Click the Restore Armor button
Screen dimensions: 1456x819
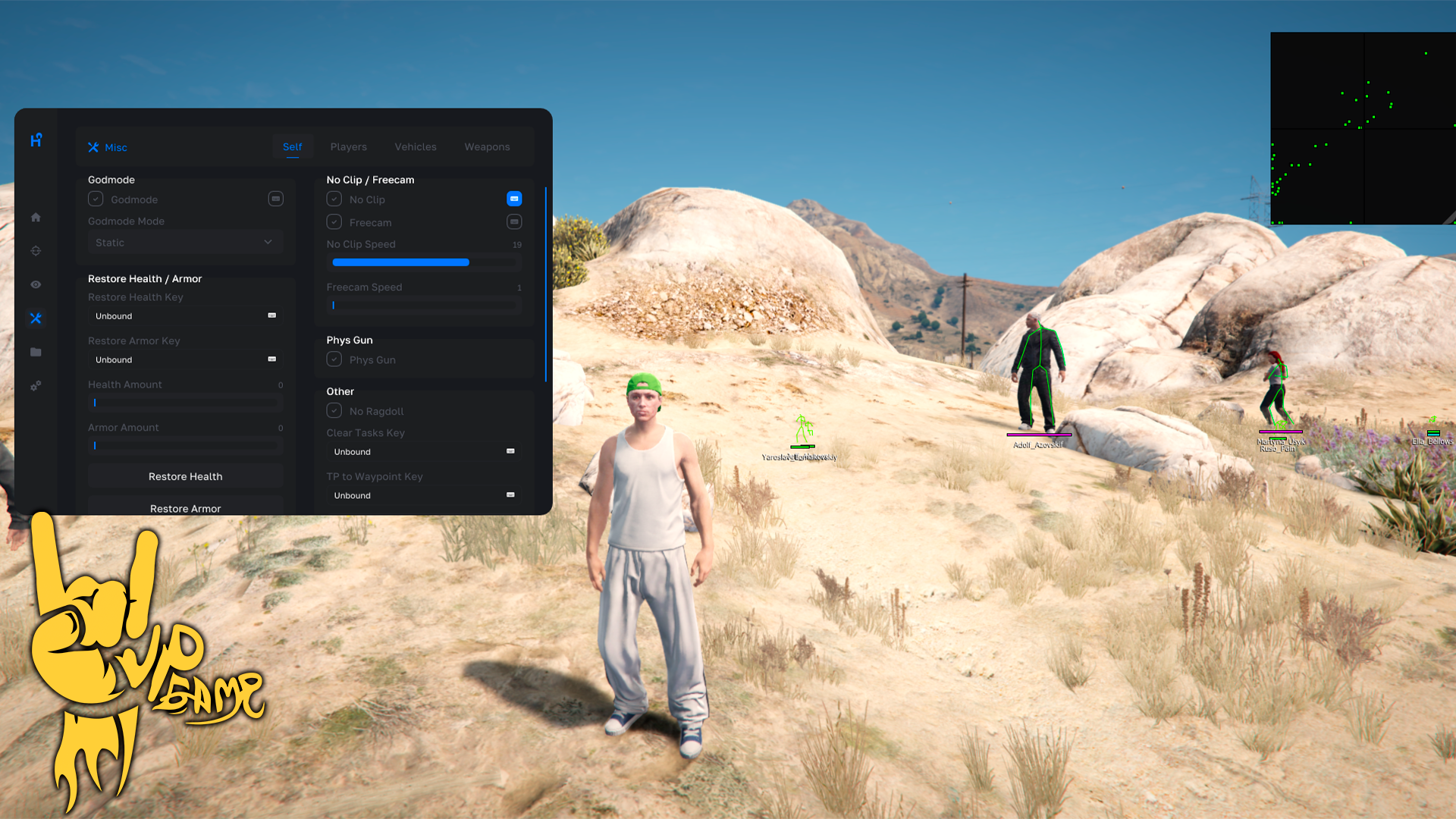click(185, 507)
